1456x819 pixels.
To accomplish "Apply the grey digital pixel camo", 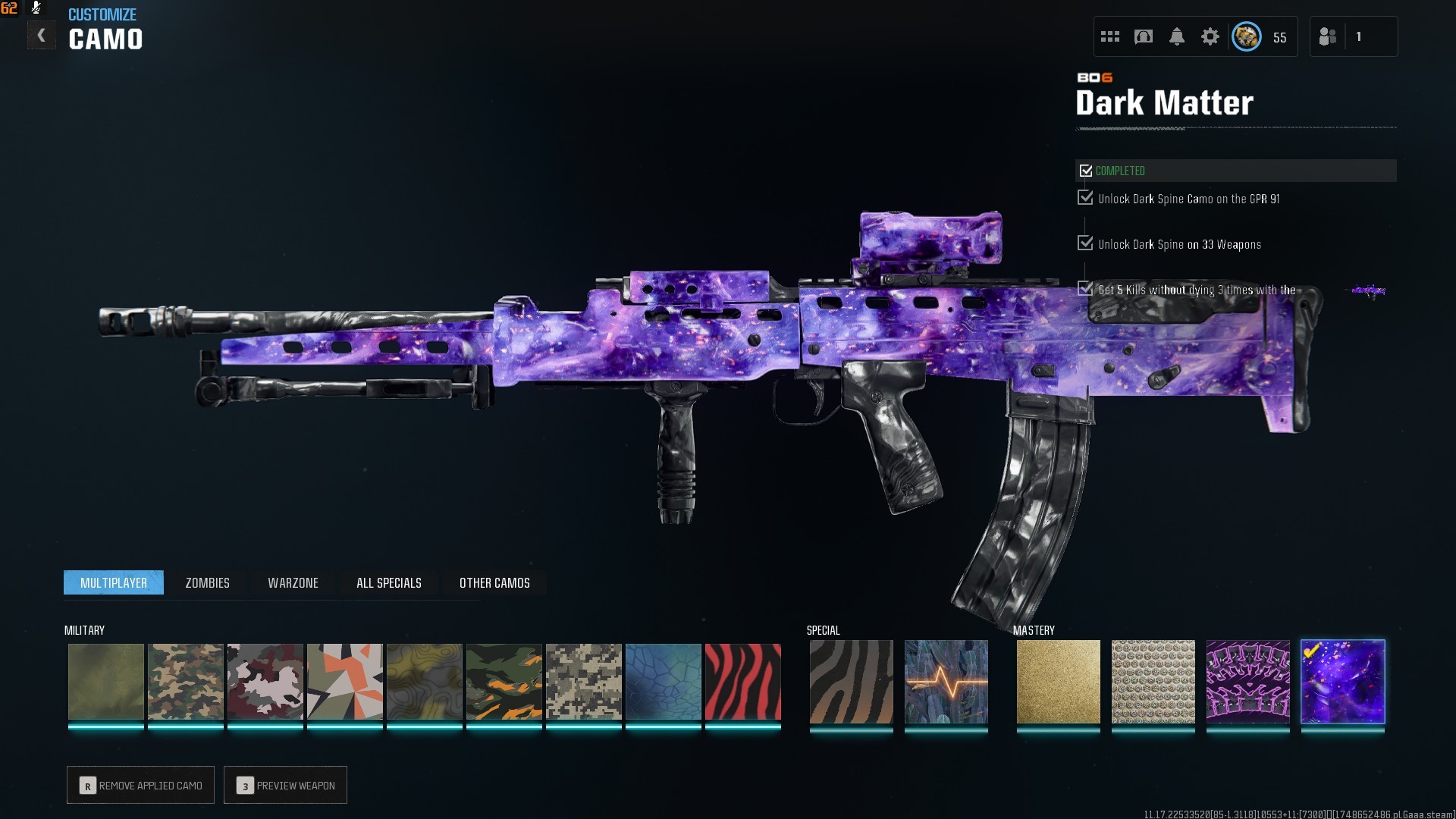I will coord(583,682).
